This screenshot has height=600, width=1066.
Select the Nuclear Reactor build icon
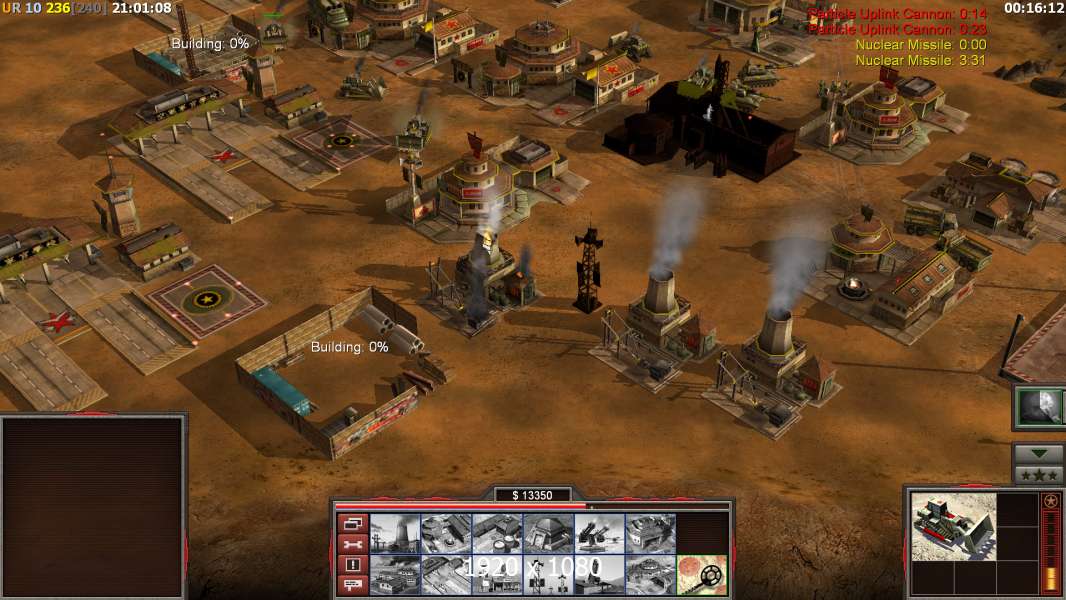(x=395, y=534)
